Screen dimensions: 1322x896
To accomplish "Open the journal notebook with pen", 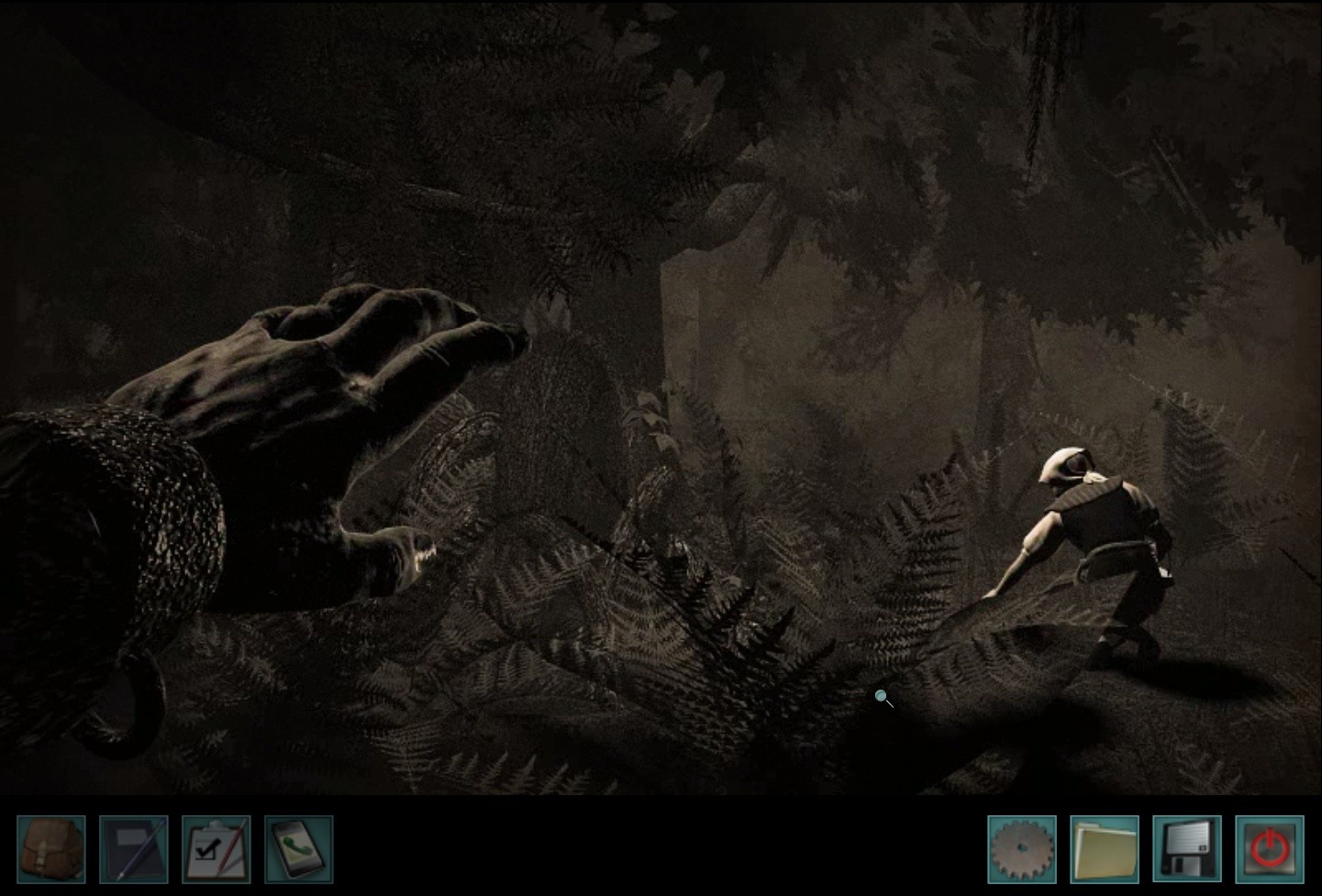I will [x=134, y=849].
